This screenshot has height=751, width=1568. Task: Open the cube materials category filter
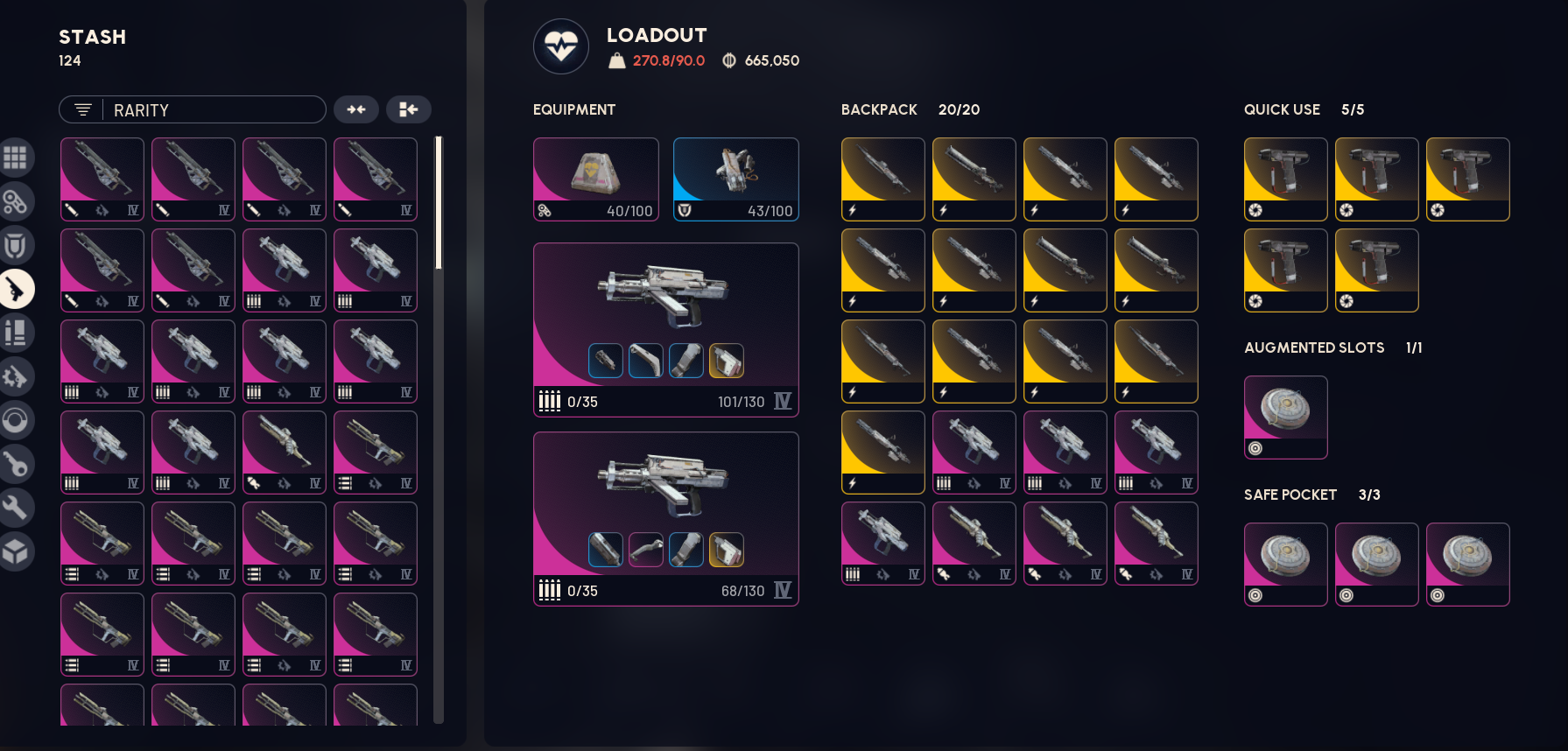tap(16, 552)
